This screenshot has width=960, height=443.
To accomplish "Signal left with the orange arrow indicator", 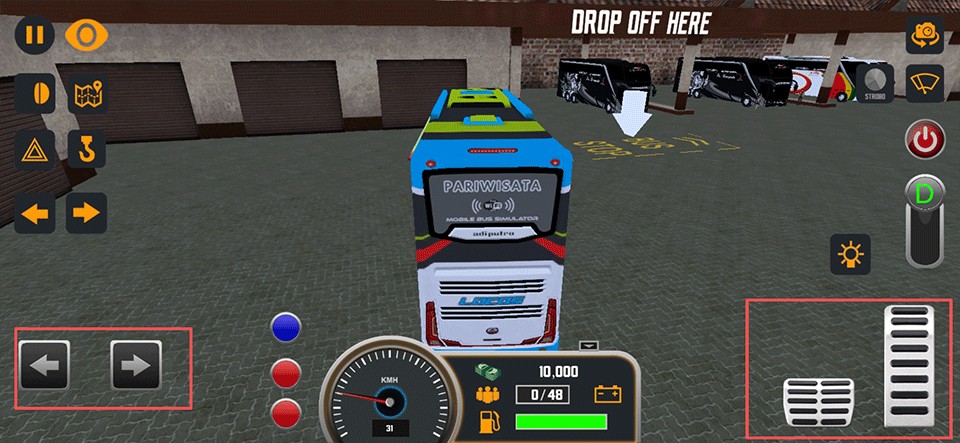I will click(x=35, y=212).
